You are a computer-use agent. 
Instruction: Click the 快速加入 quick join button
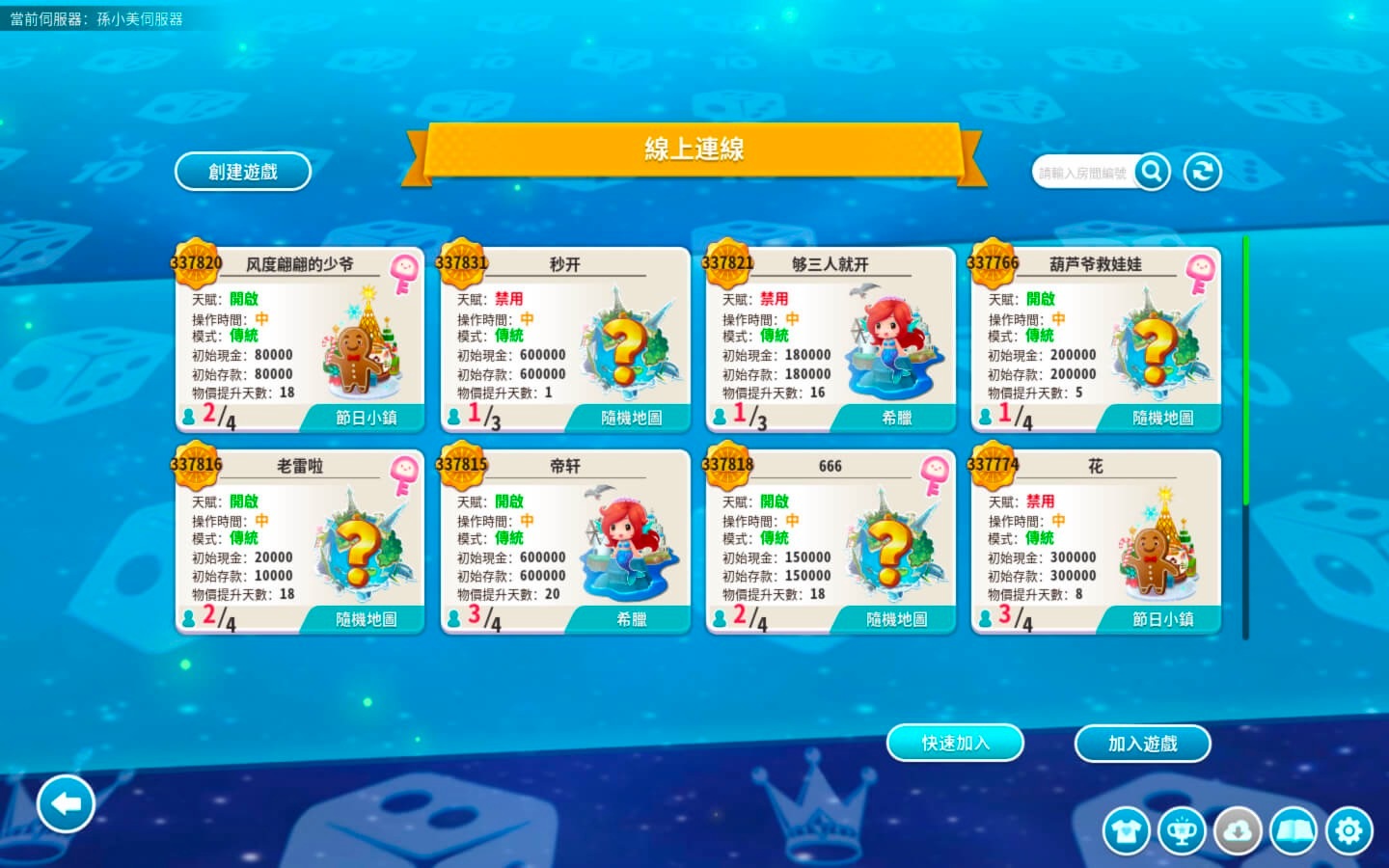955,743
